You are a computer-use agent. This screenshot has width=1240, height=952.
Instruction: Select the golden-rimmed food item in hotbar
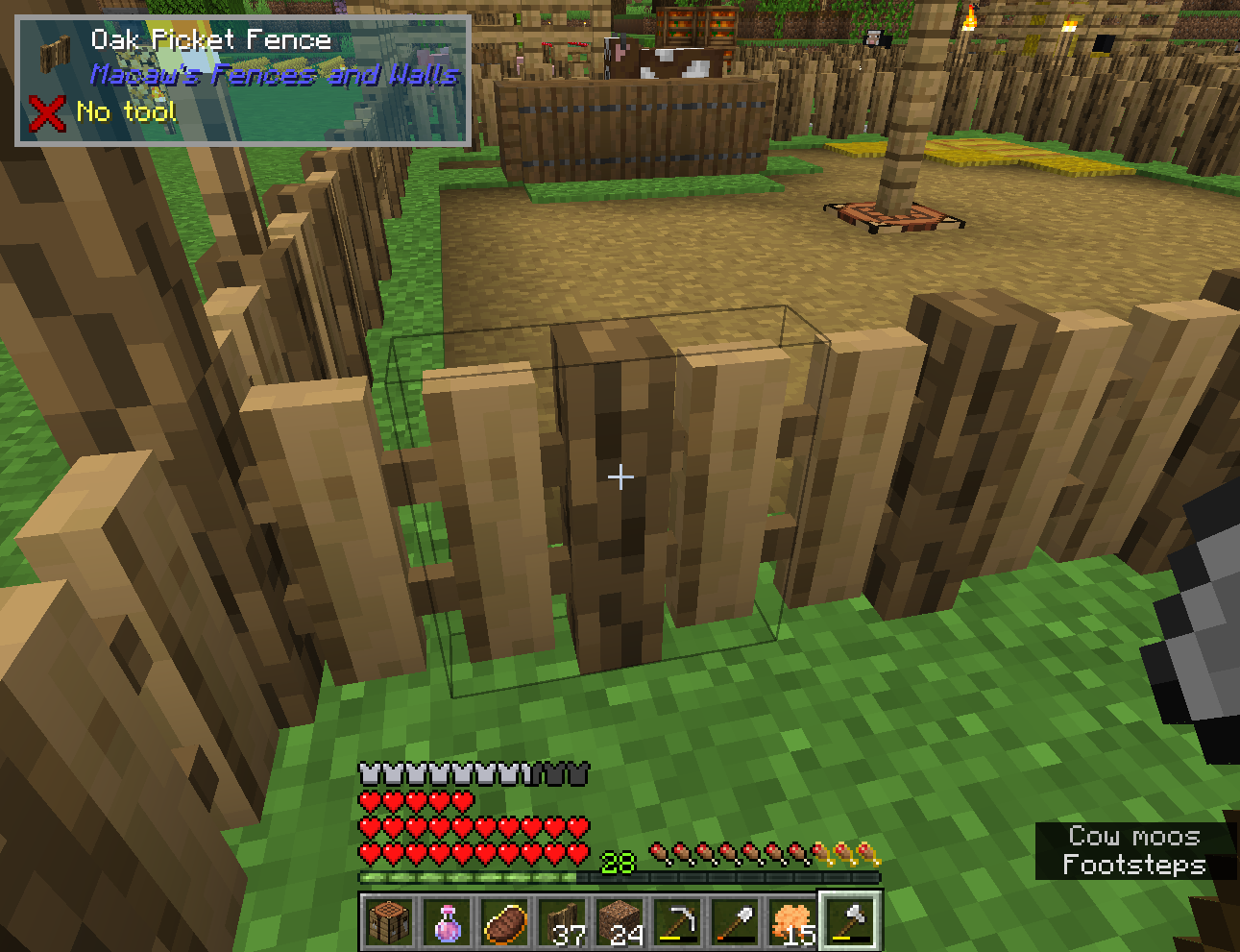click(x=507, y=920)
